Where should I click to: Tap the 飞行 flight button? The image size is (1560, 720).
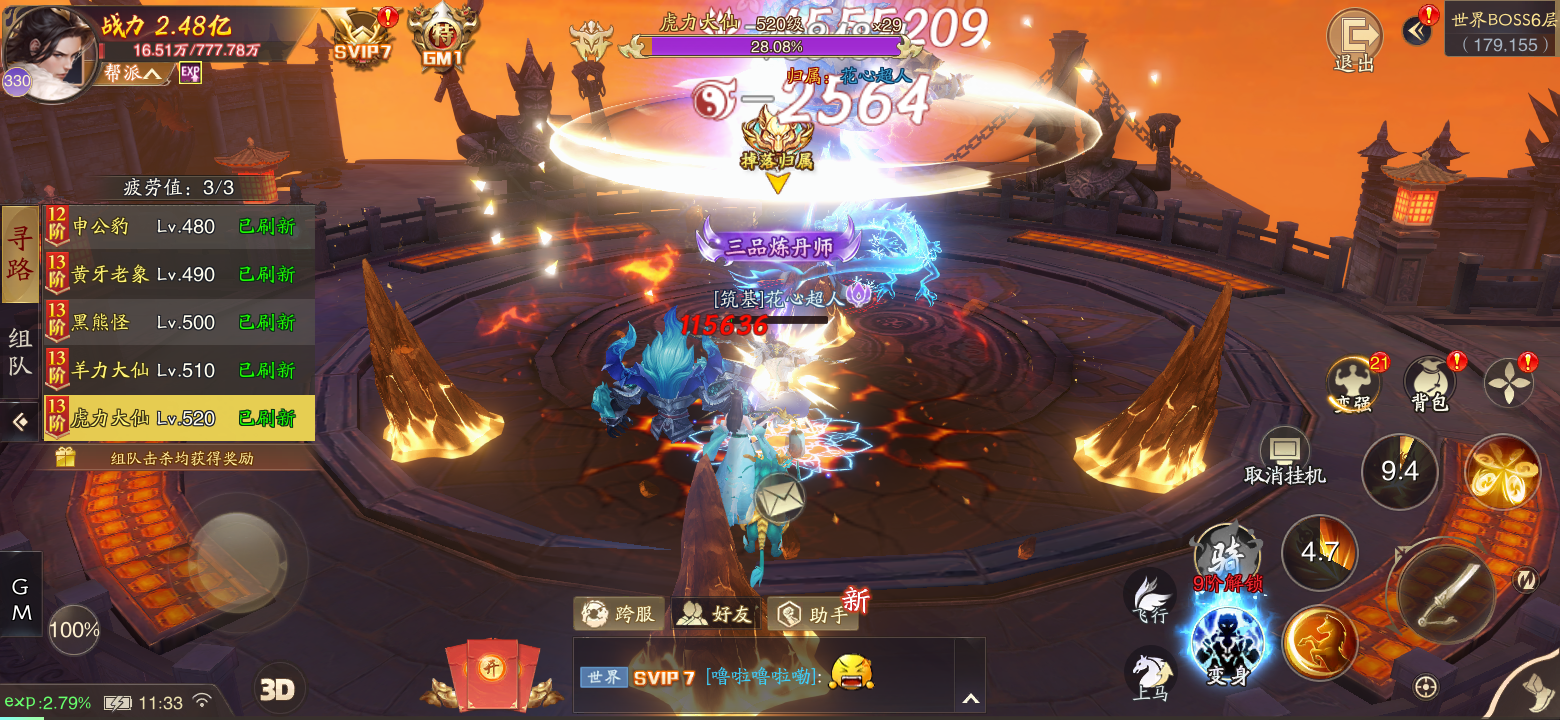1150,596
